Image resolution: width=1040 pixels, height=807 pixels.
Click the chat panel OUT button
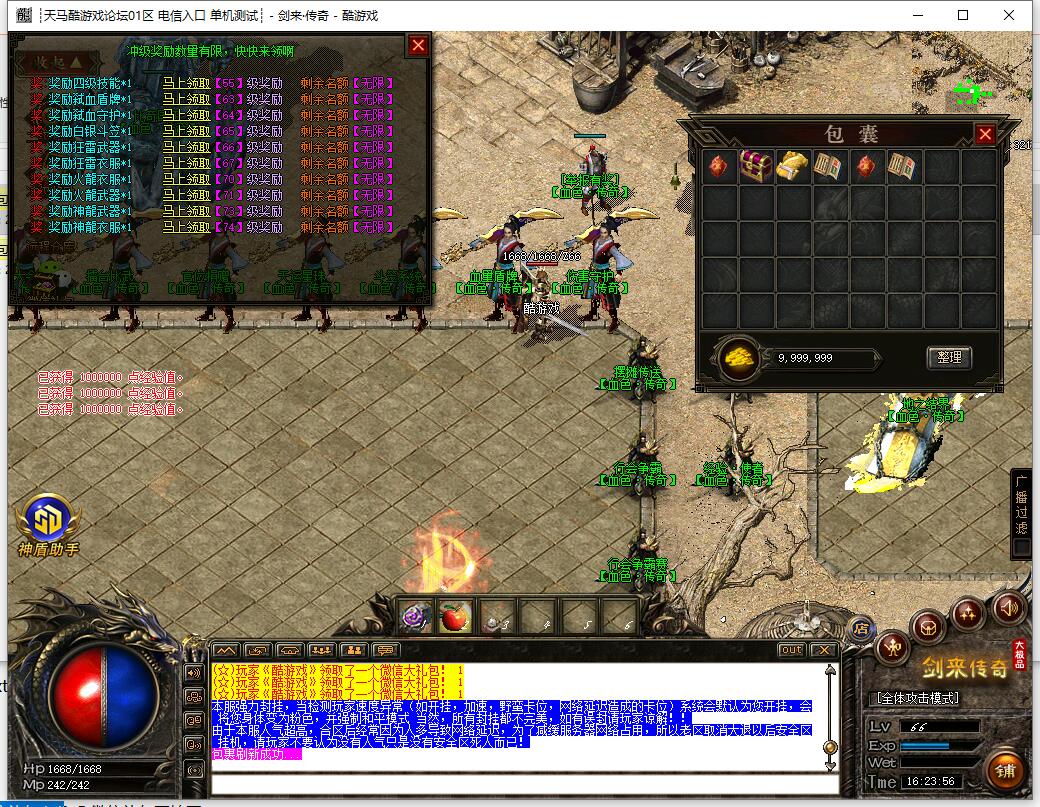(x=791, y=650)
